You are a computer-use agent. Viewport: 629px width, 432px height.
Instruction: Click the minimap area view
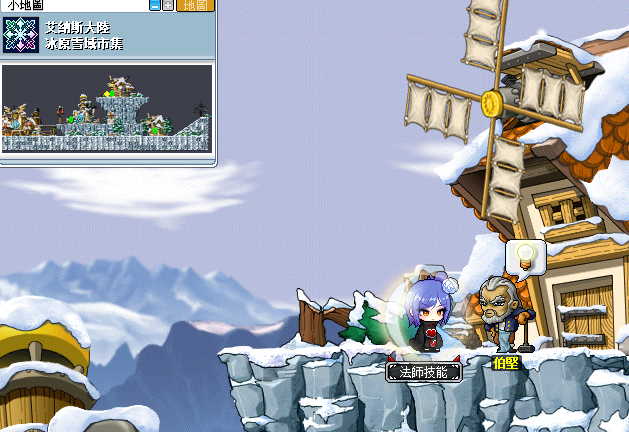pyautogui.click(x=107, y=108)
